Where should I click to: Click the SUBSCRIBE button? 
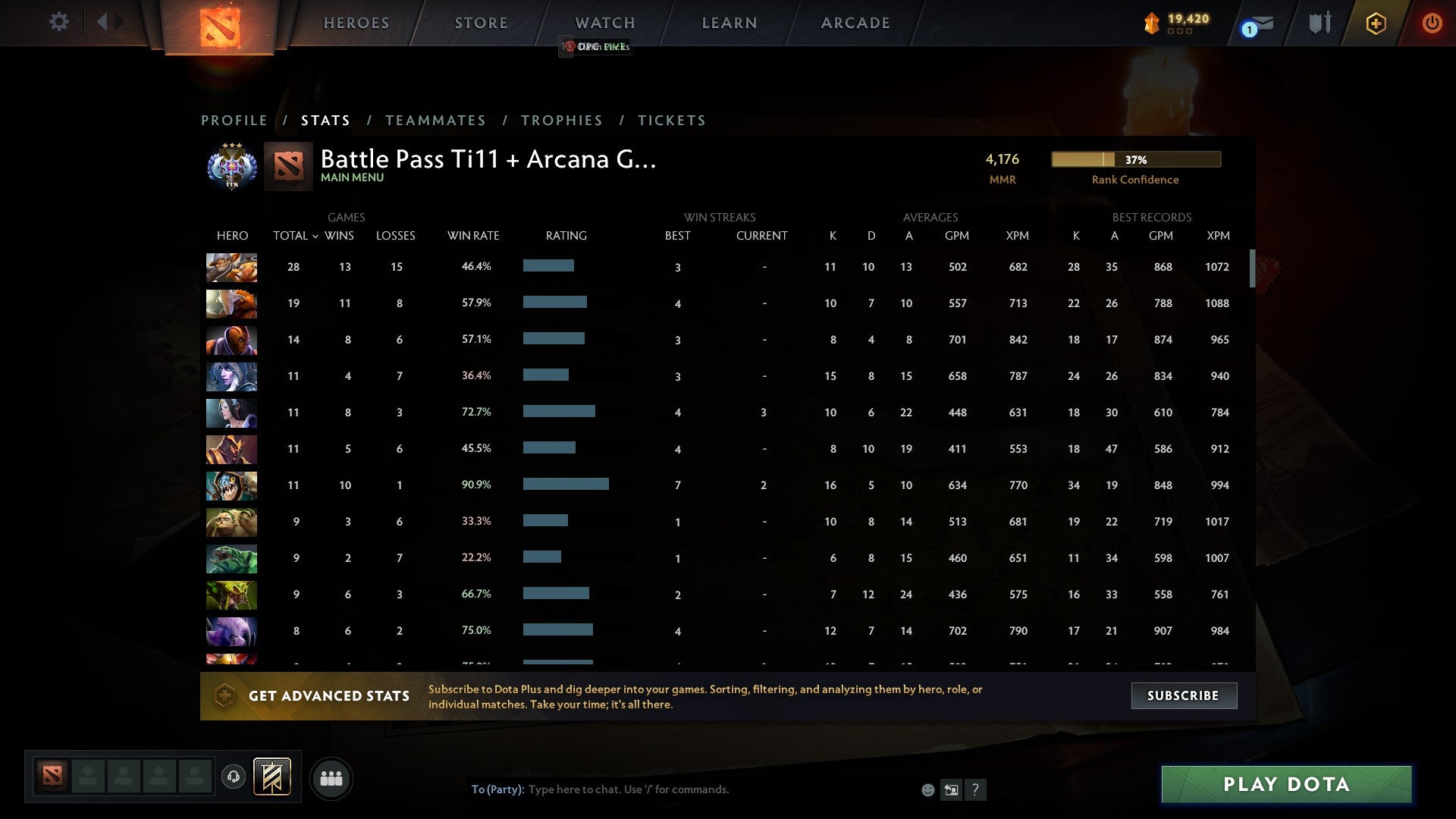coord(1184,695)
